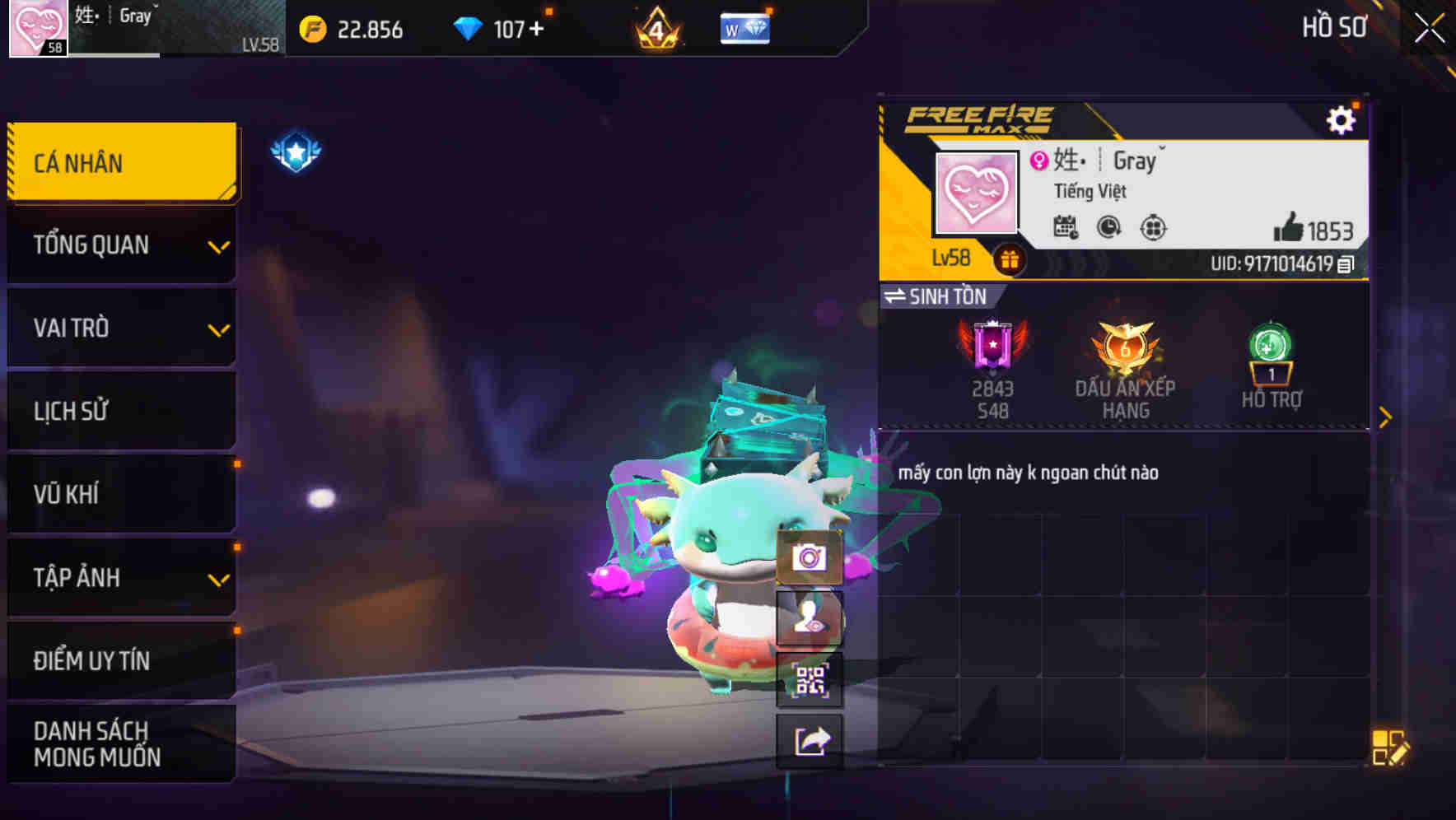
Task: Open profile settings with the gear icon
Action: 1342,119
